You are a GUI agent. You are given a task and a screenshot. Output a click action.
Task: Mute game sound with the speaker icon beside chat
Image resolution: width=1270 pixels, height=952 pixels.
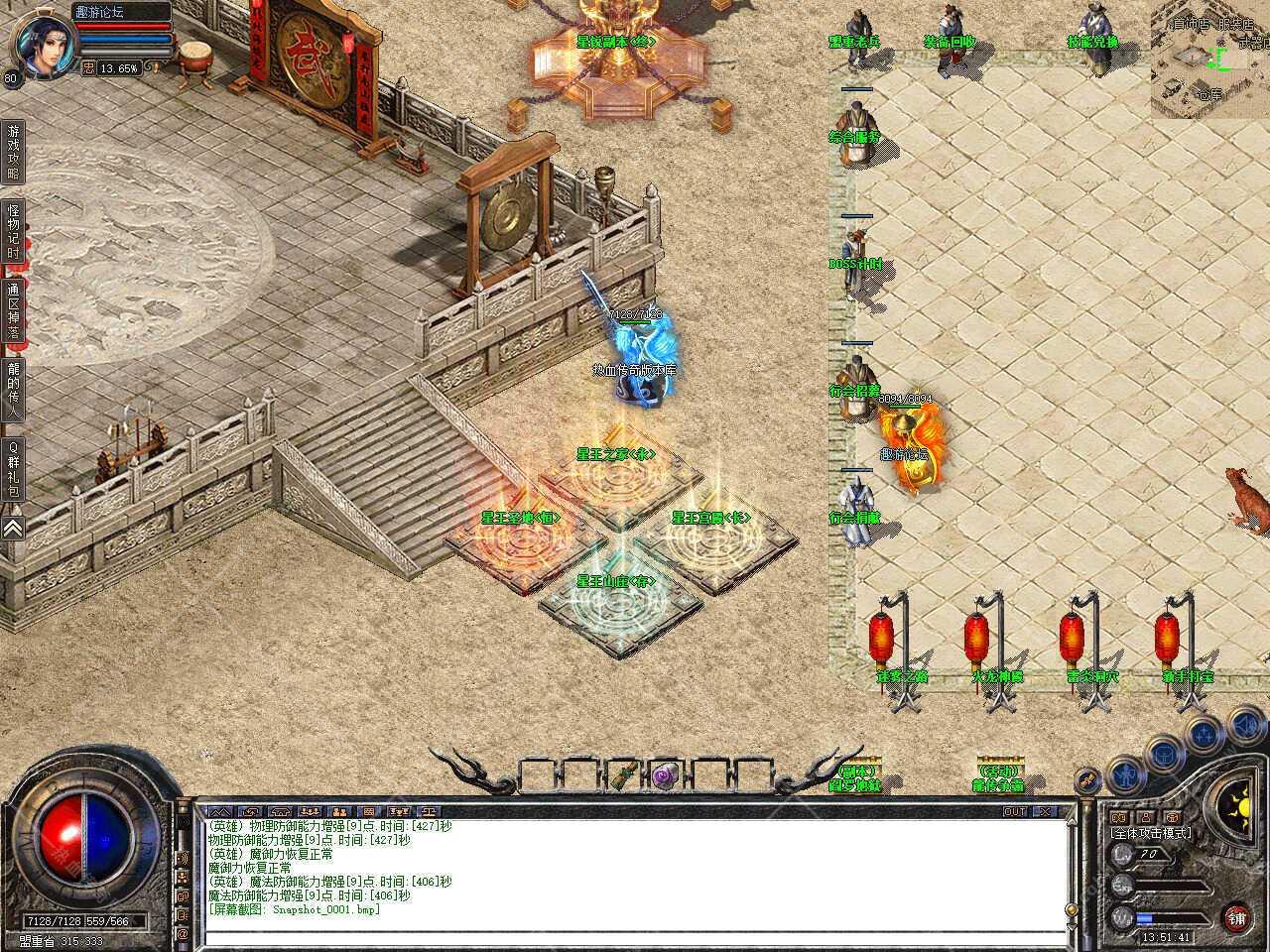point(183,857)
